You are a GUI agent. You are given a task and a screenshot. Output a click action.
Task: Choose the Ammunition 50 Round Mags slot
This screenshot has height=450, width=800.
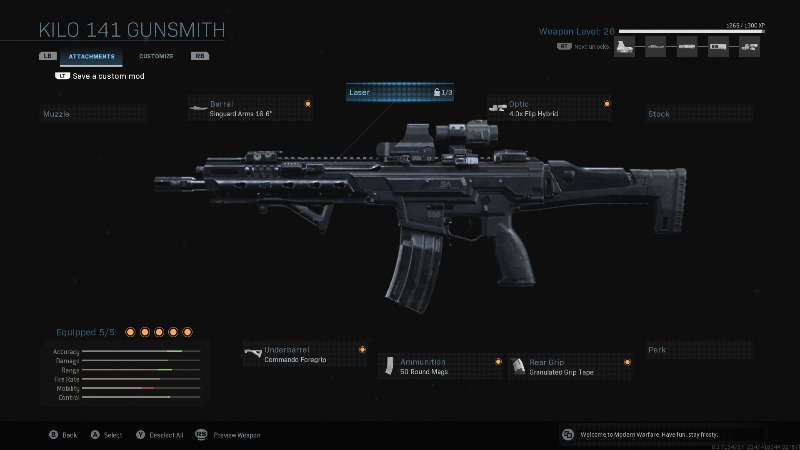441,366
